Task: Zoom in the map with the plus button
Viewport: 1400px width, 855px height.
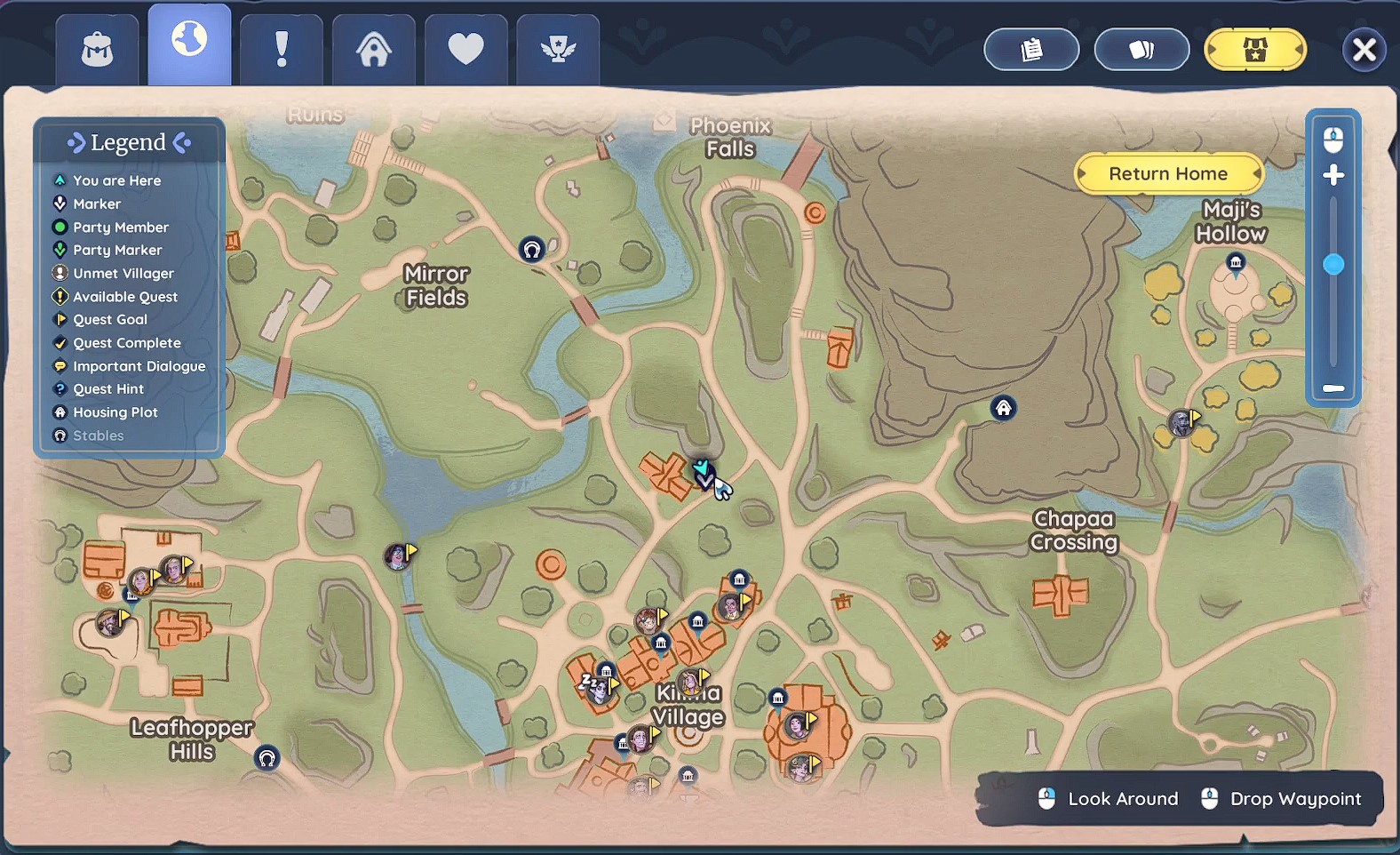Action: 1333,176
